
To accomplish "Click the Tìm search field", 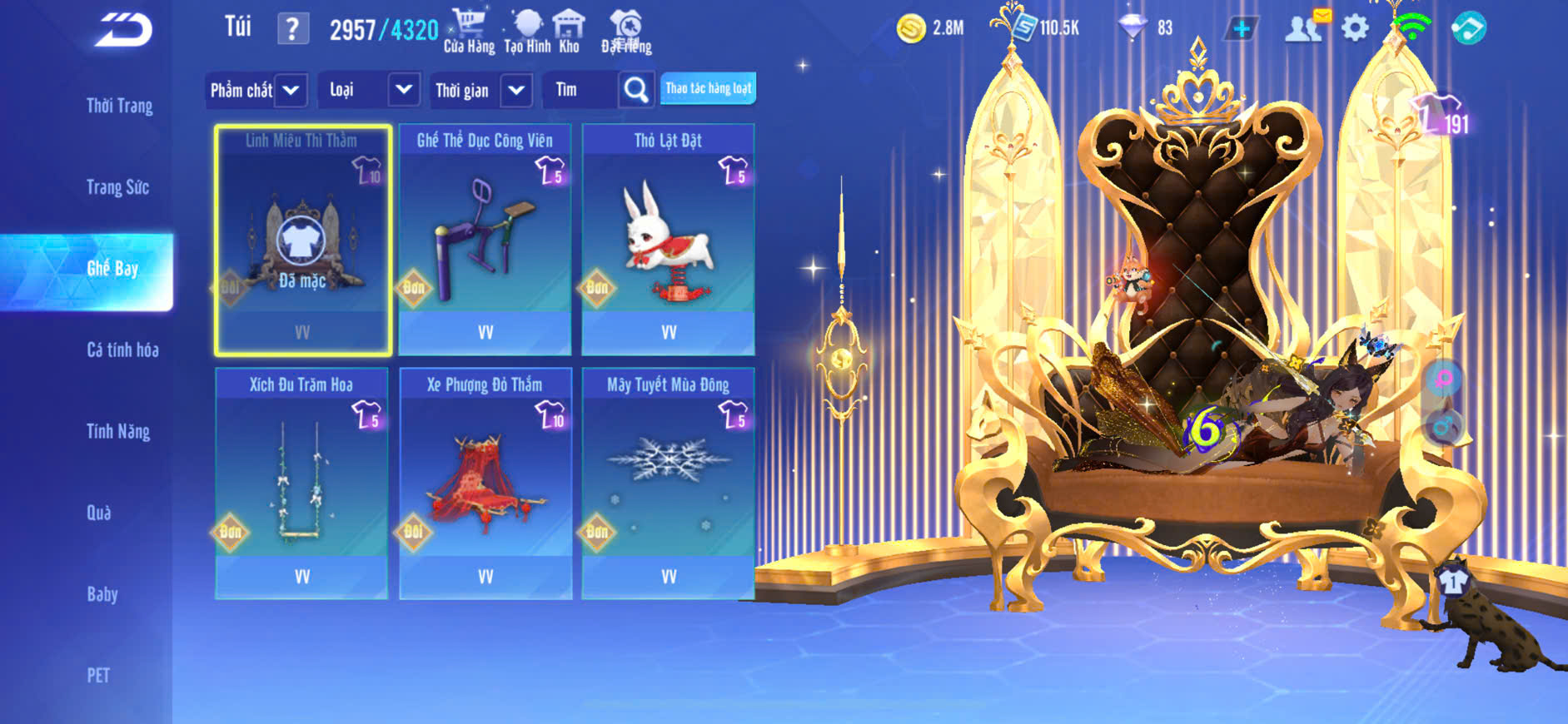I will [x=580, y=90].
